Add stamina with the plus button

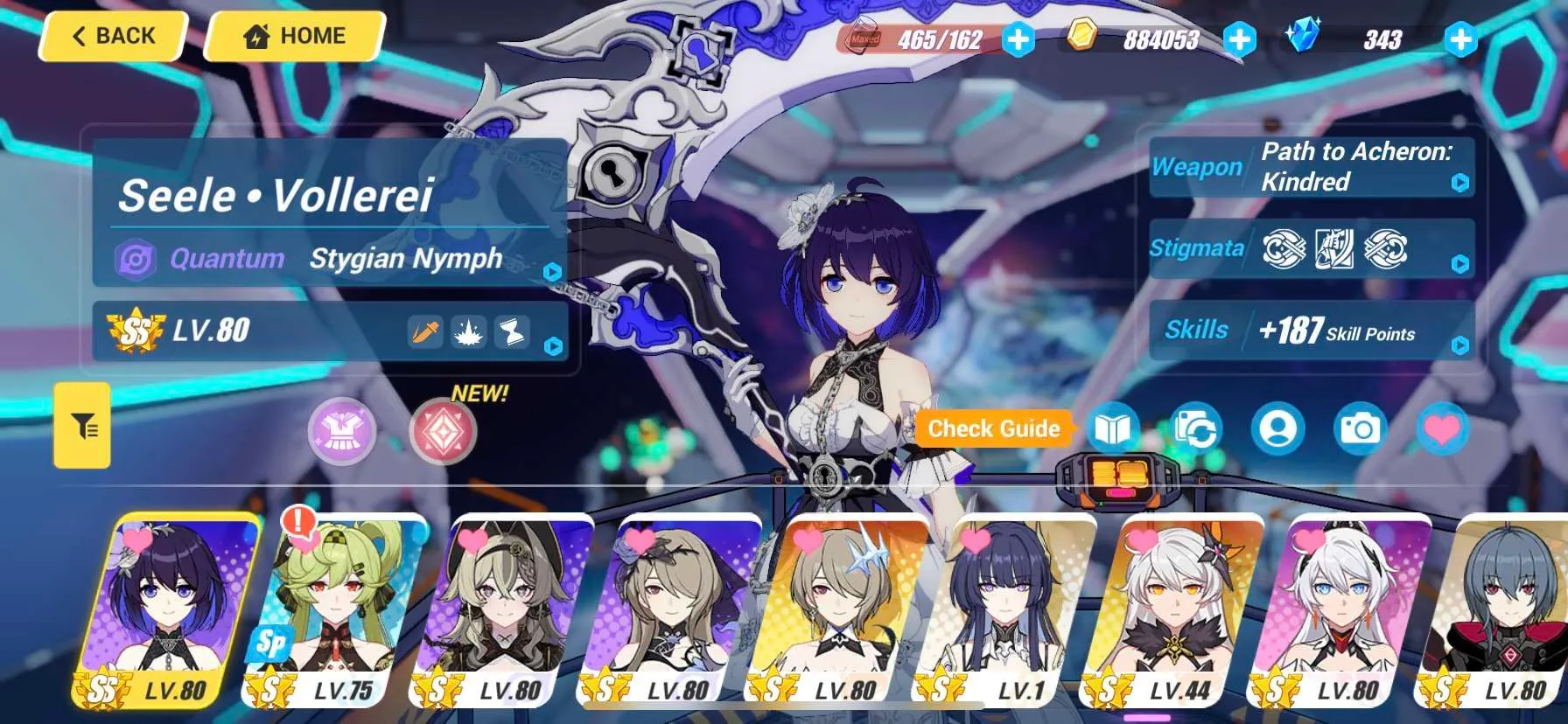pyautogui.click(x=1018, y=39)
